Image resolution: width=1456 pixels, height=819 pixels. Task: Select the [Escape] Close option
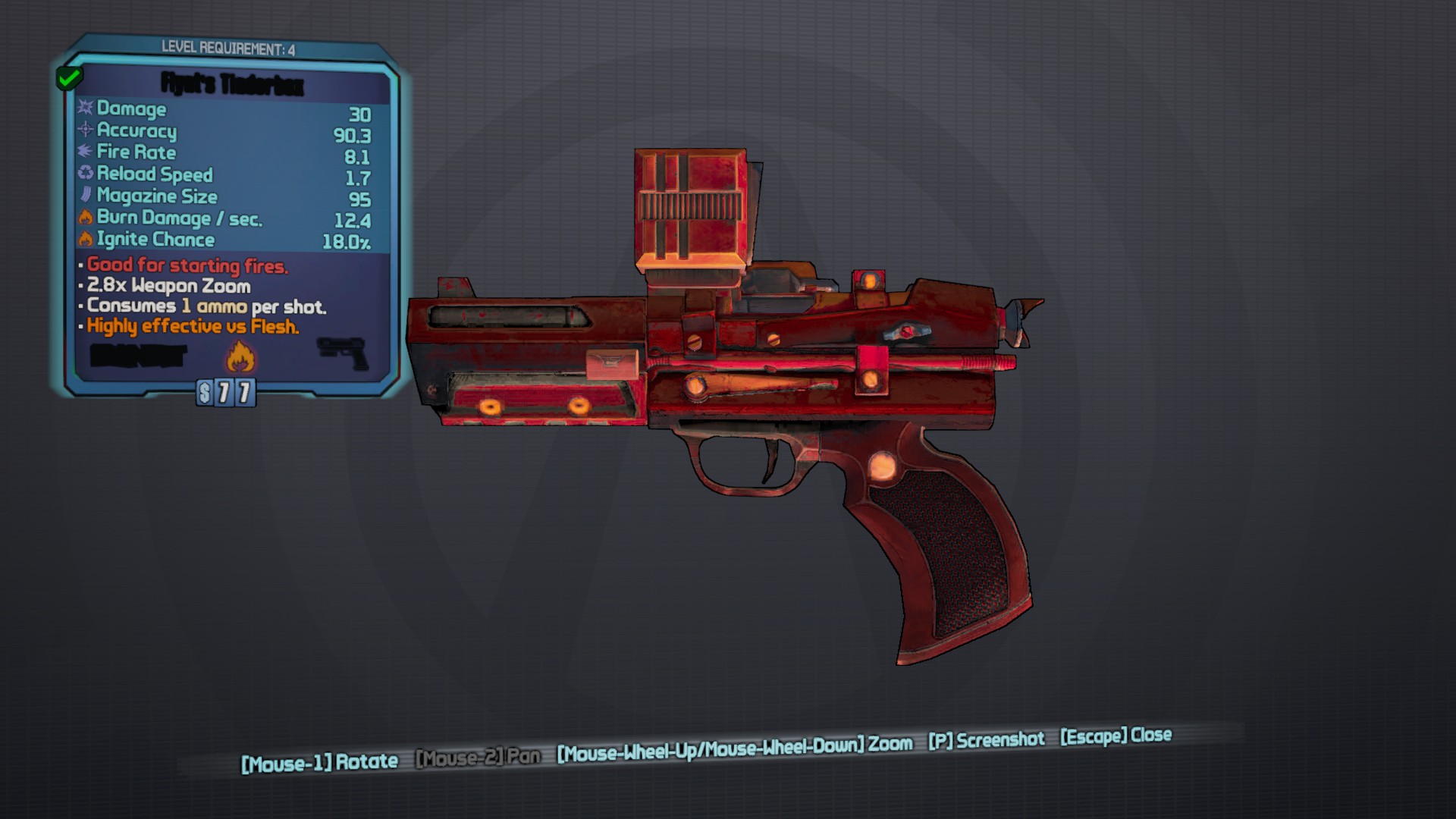point(1115,735)
